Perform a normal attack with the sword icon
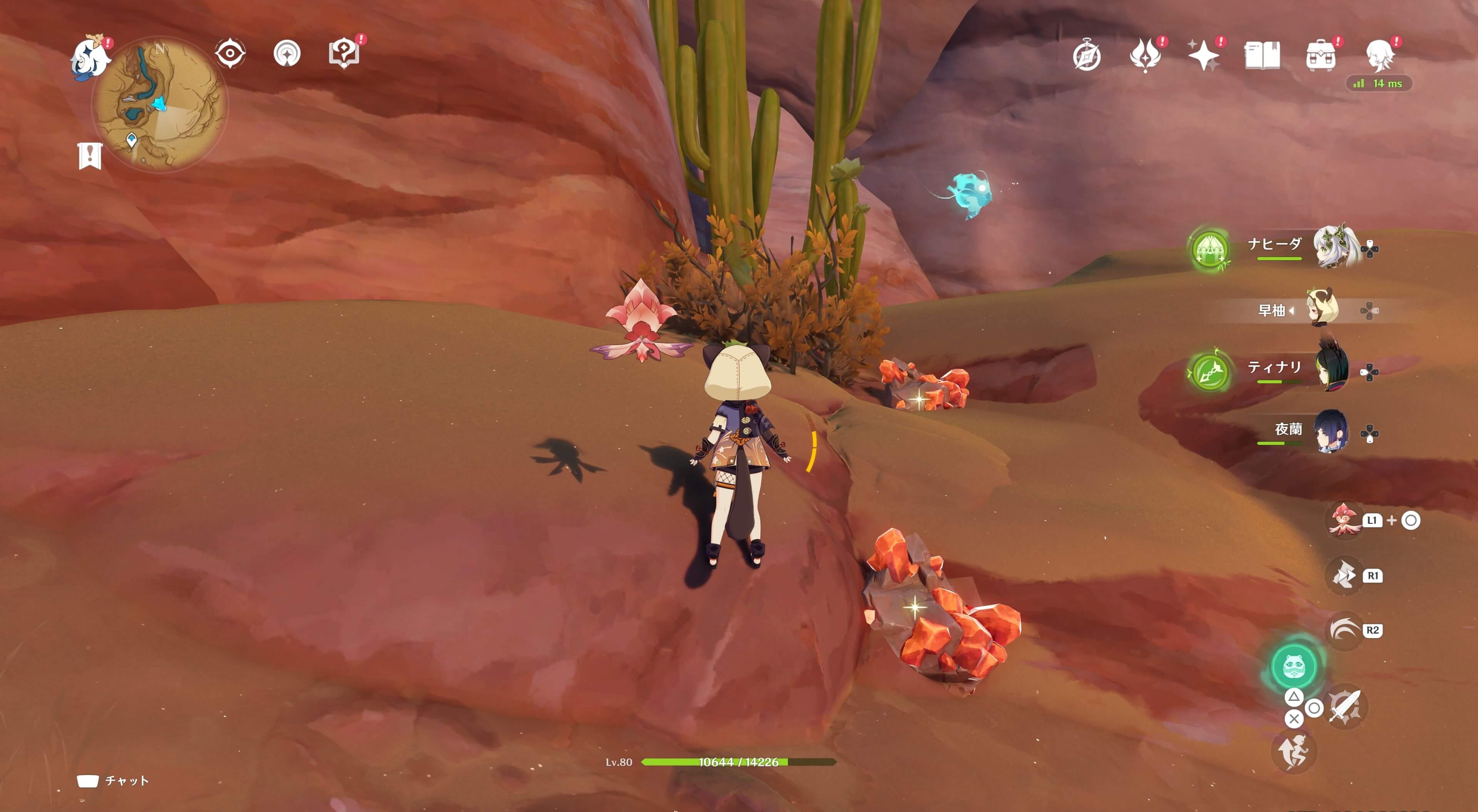Screen dimensions: 1478x812 (1345, 707)
